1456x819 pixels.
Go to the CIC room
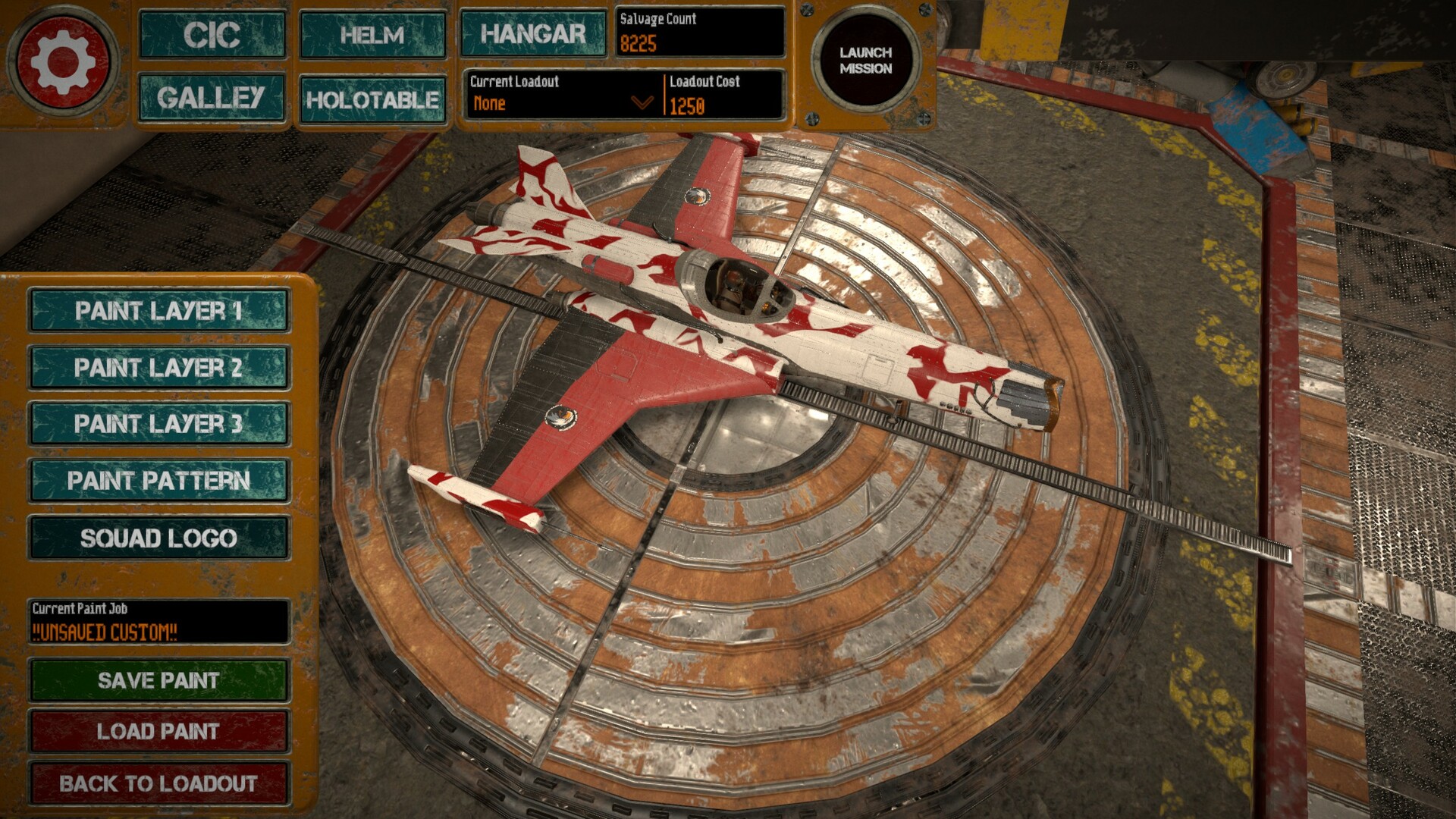tap(212, 35)
